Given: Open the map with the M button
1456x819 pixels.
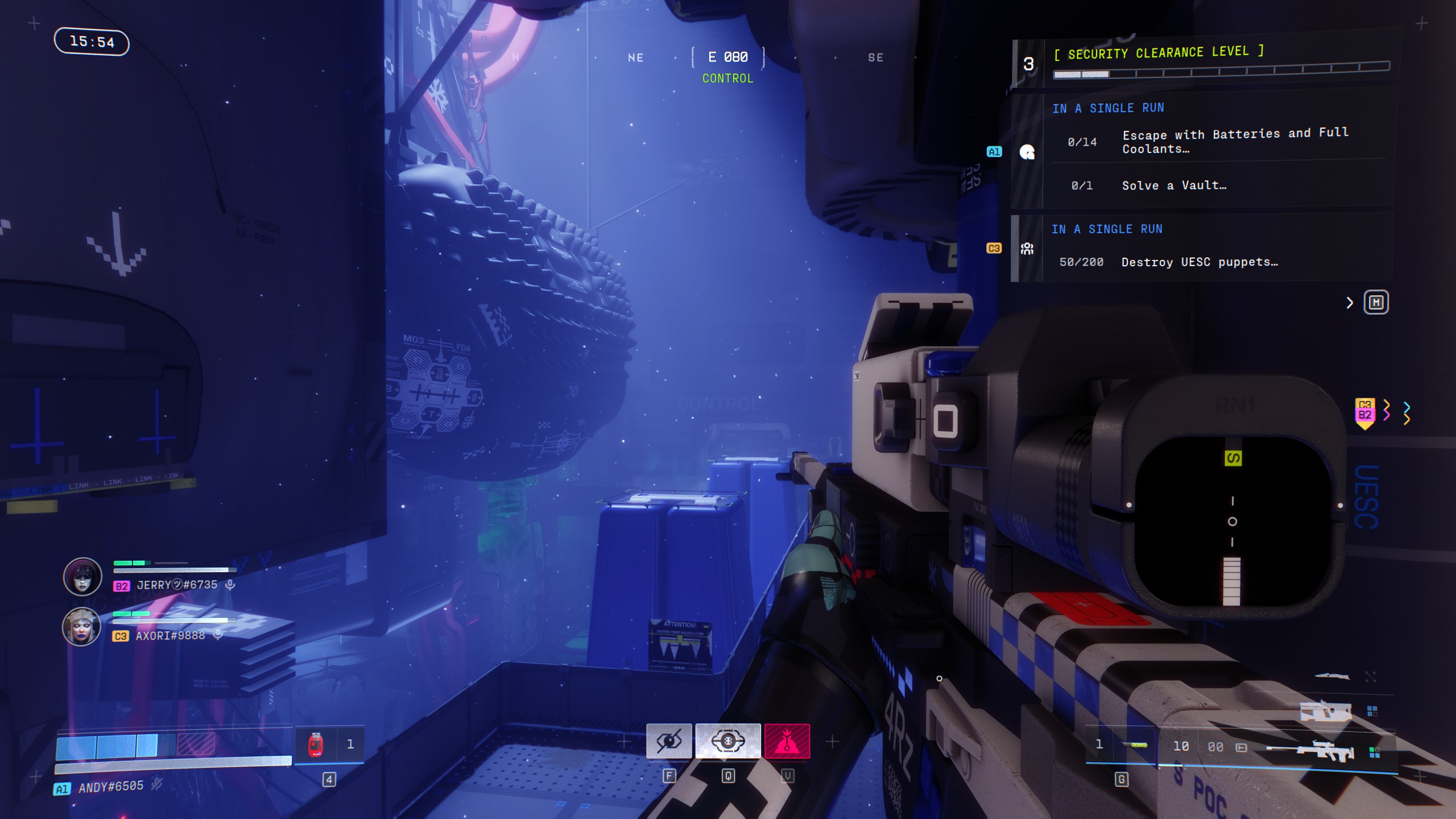Looking at the screenshot, I should 1376,303.
